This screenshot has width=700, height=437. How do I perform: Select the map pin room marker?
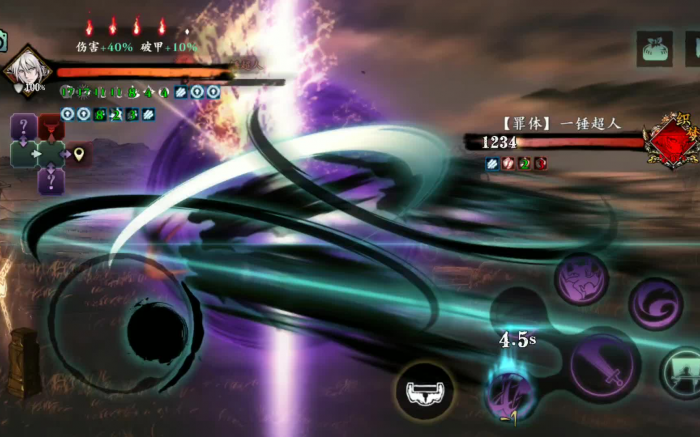79,154
